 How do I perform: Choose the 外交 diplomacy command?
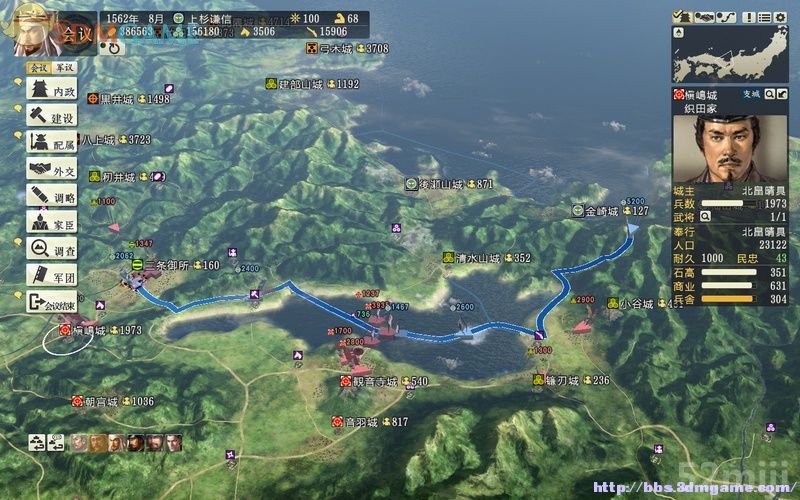52,171
